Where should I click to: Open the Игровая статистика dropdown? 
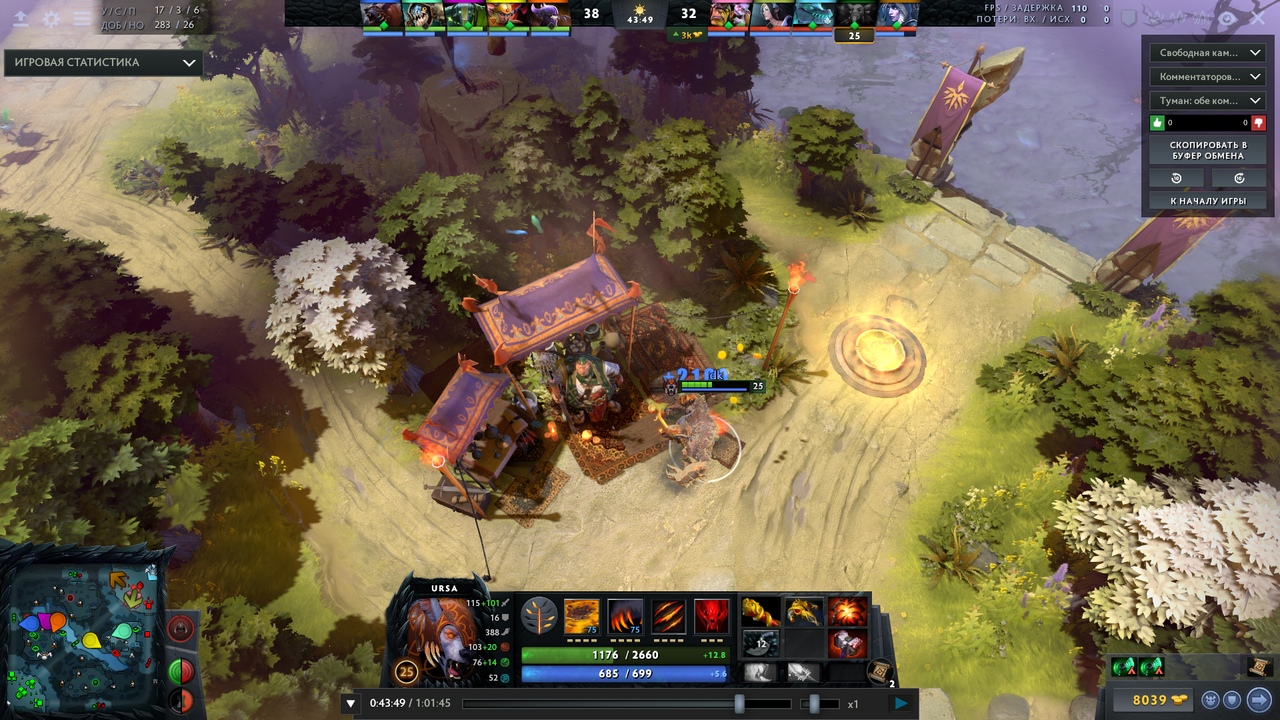tap(103, 62)
